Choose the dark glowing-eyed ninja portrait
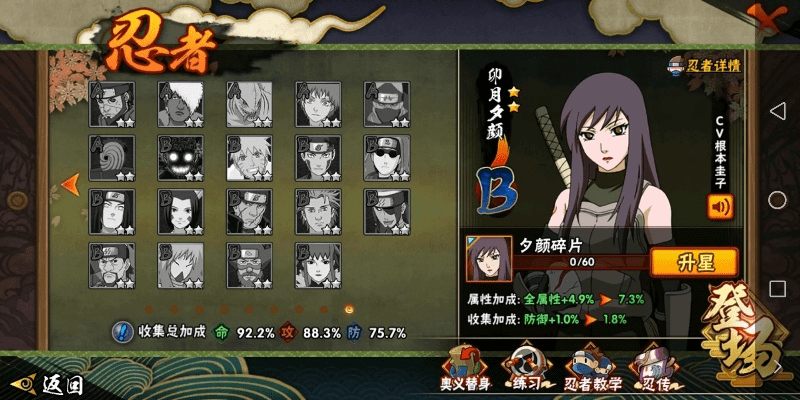 pyautogui.click(x=181, y=156)
